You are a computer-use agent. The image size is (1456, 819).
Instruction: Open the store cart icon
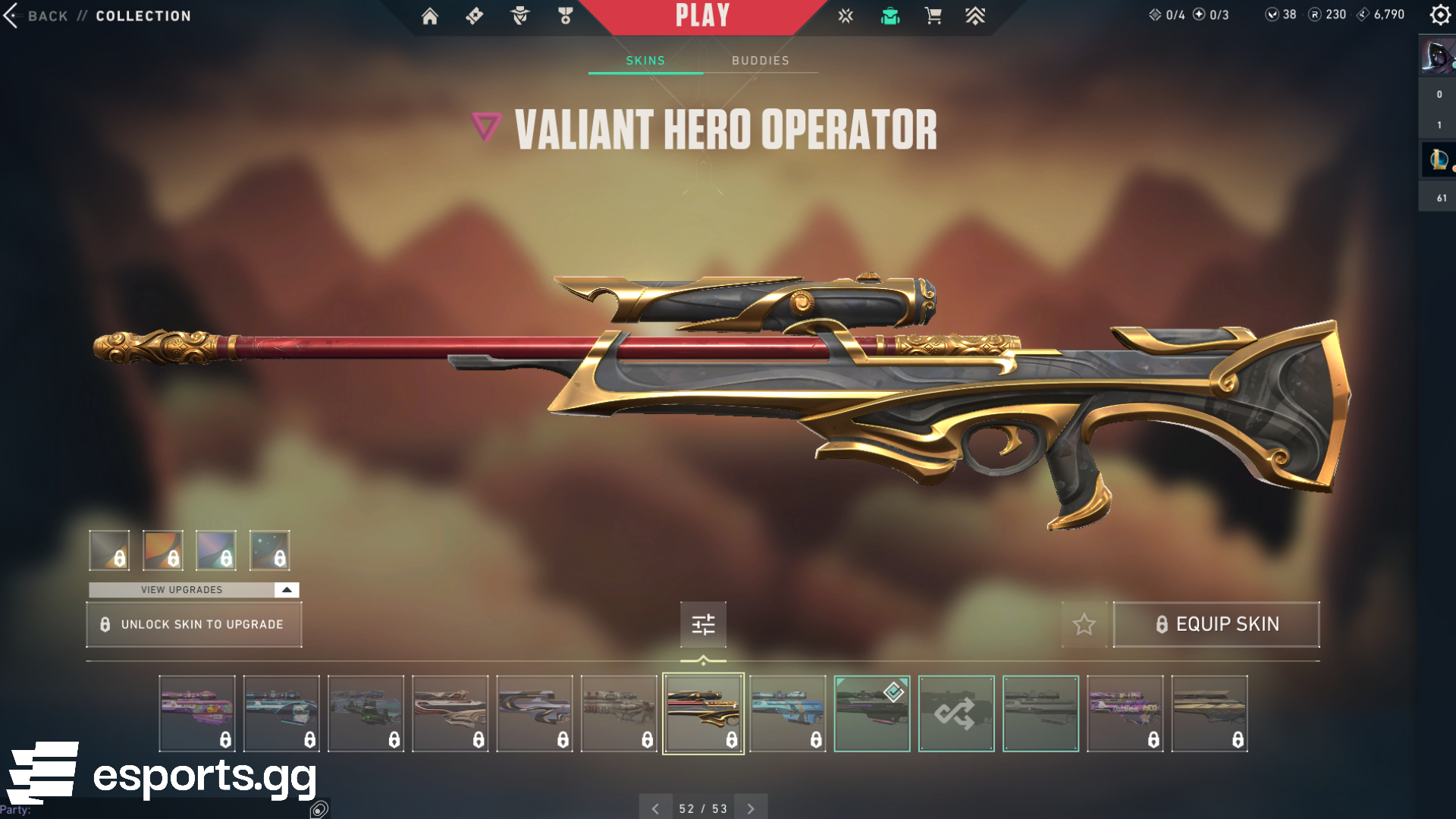pyautogui.click(x=934, y=16)
